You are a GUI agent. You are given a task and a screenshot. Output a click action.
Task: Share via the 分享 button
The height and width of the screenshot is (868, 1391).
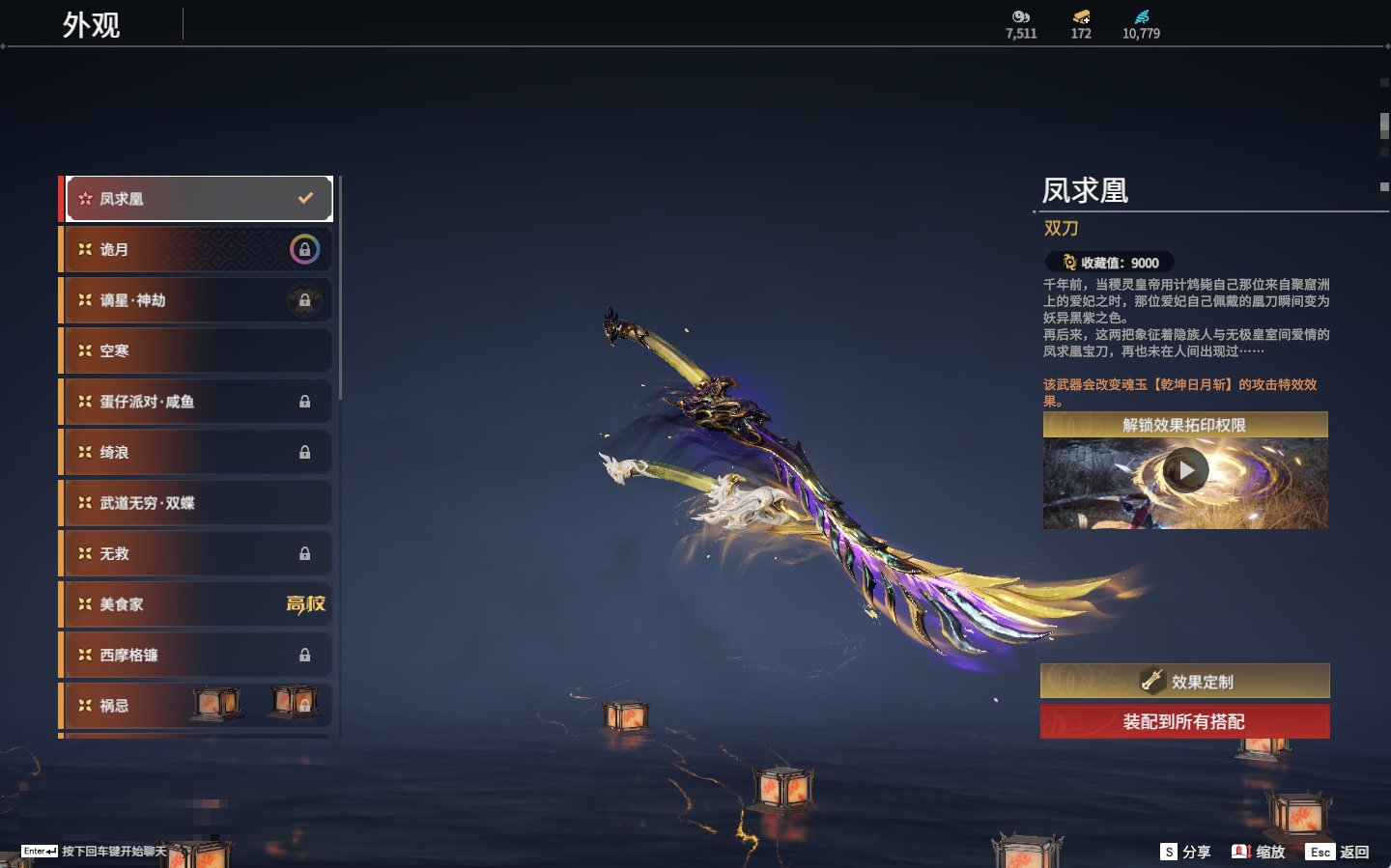[x=1185, y=852]
